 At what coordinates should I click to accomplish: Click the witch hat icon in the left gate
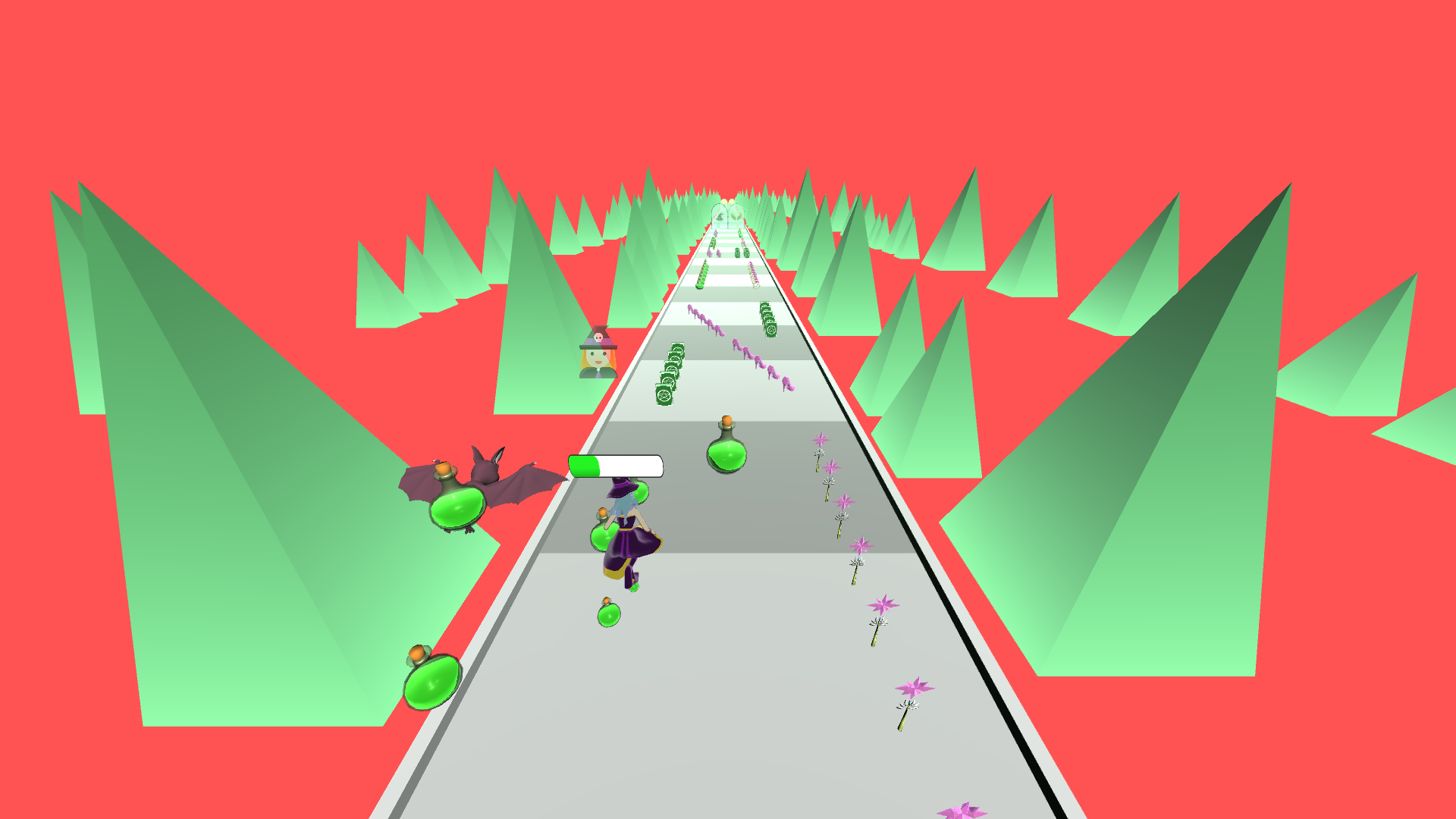coord(720,218)
